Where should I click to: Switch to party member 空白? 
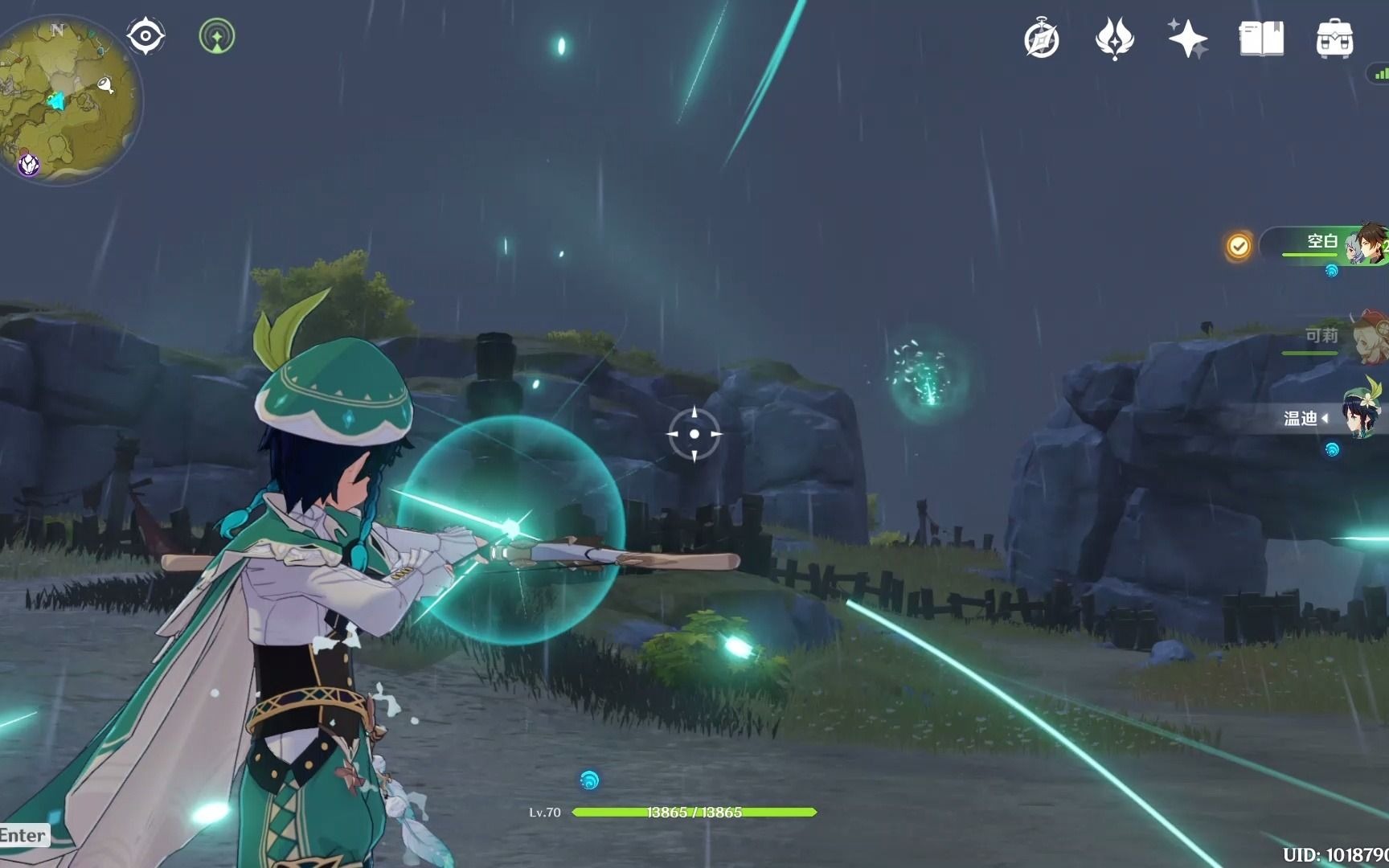(1334, 244)
